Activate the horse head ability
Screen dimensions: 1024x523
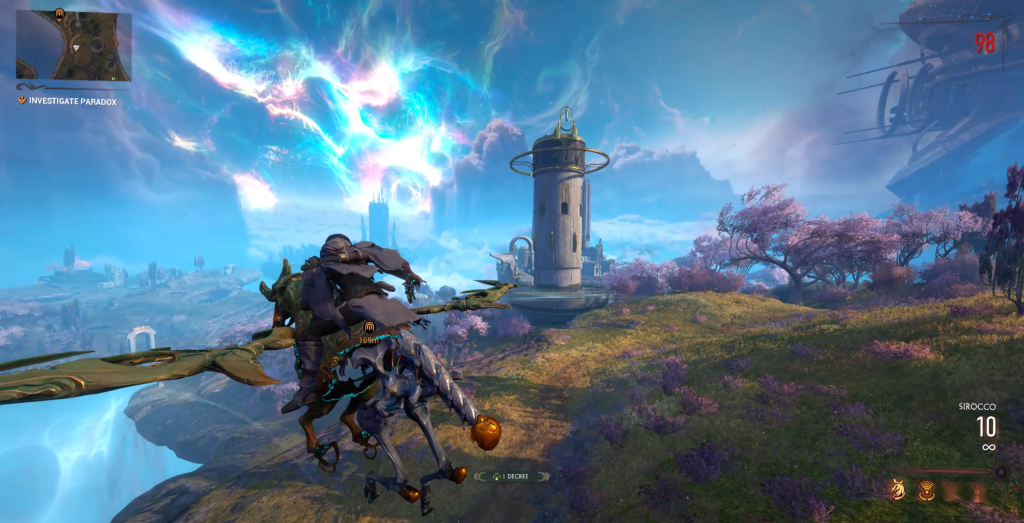[898, 489]
